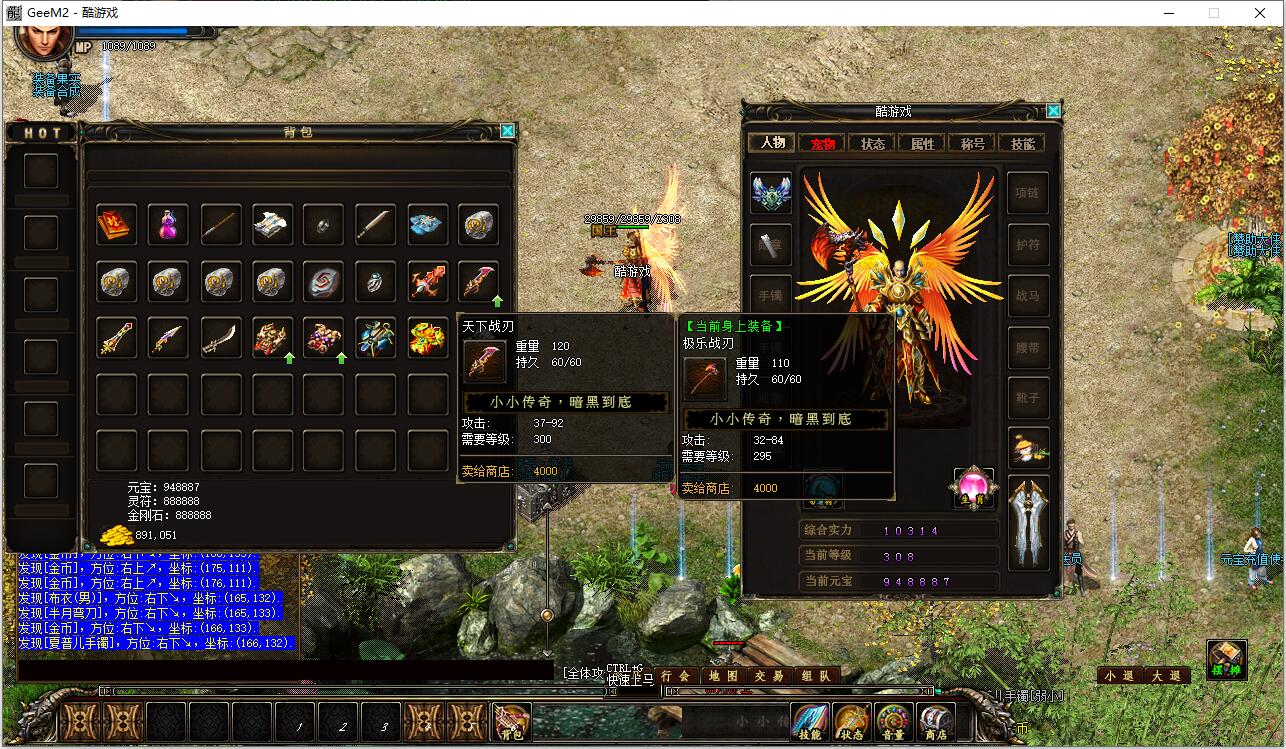Open the 音量 volume settings icon
This screenshot has width=1286, height=749.
click(x=892, y=722)
